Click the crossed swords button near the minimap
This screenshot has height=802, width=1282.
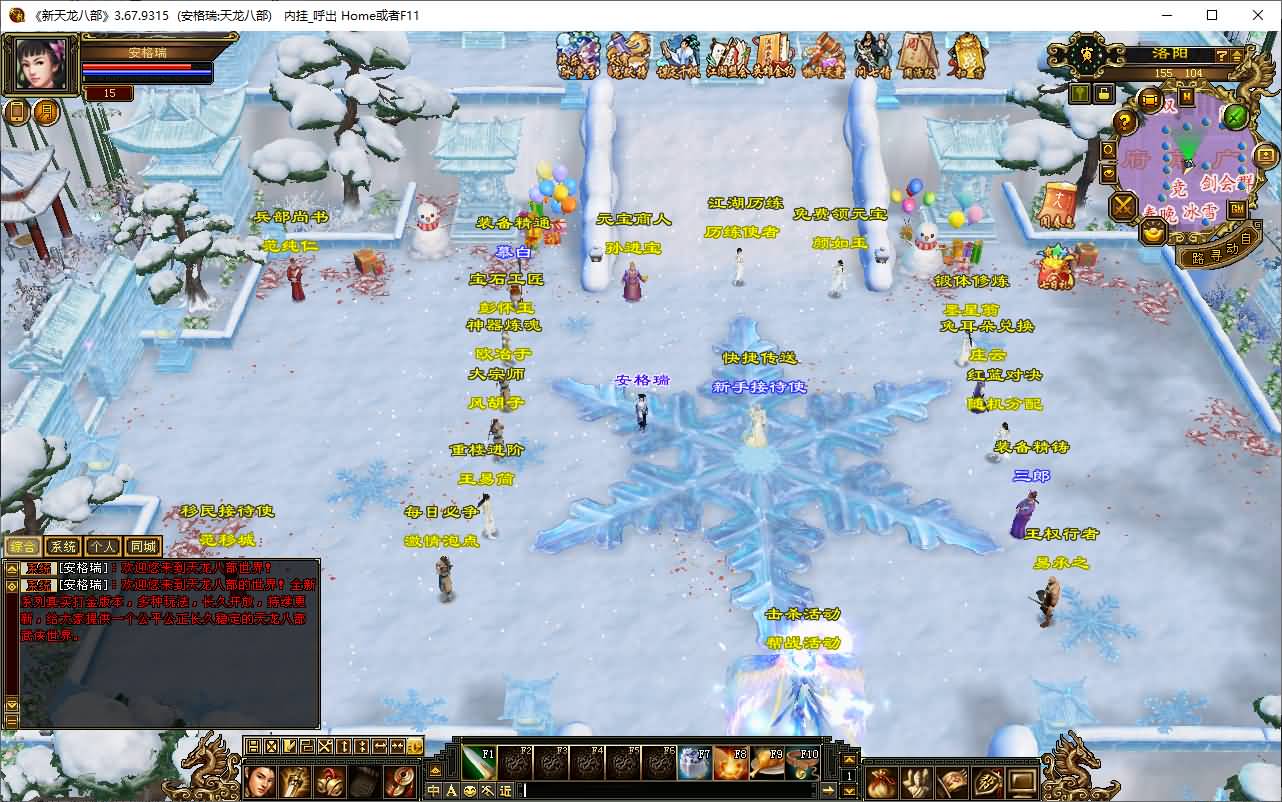tap(1125, 207)
